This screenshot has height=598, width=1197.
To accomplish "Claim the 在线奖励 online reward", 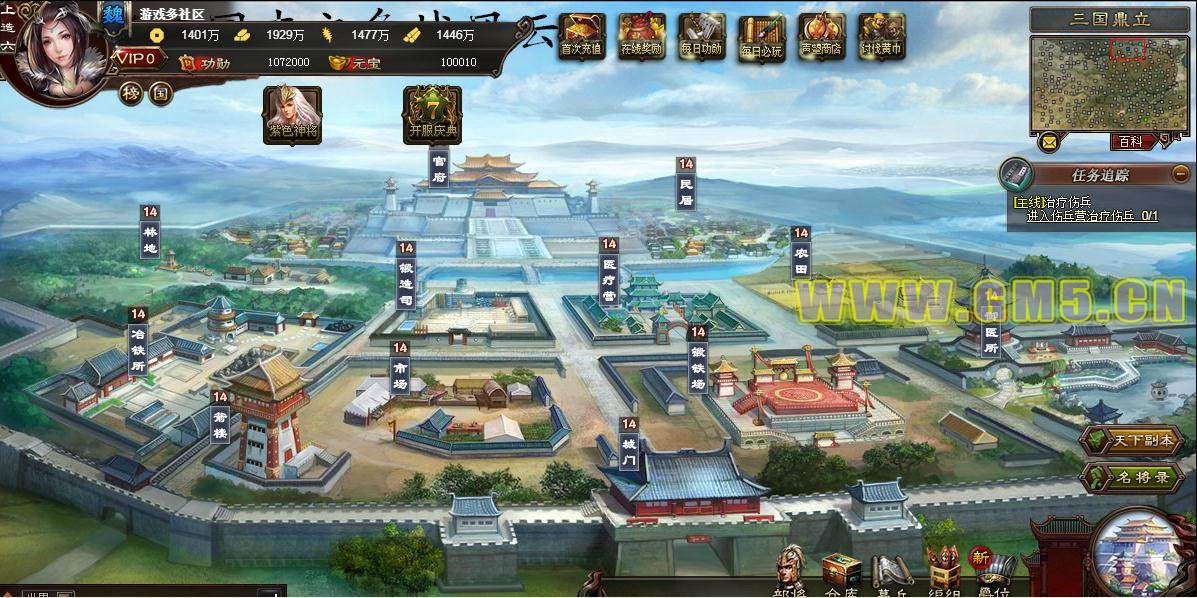I will coord(641,35).
